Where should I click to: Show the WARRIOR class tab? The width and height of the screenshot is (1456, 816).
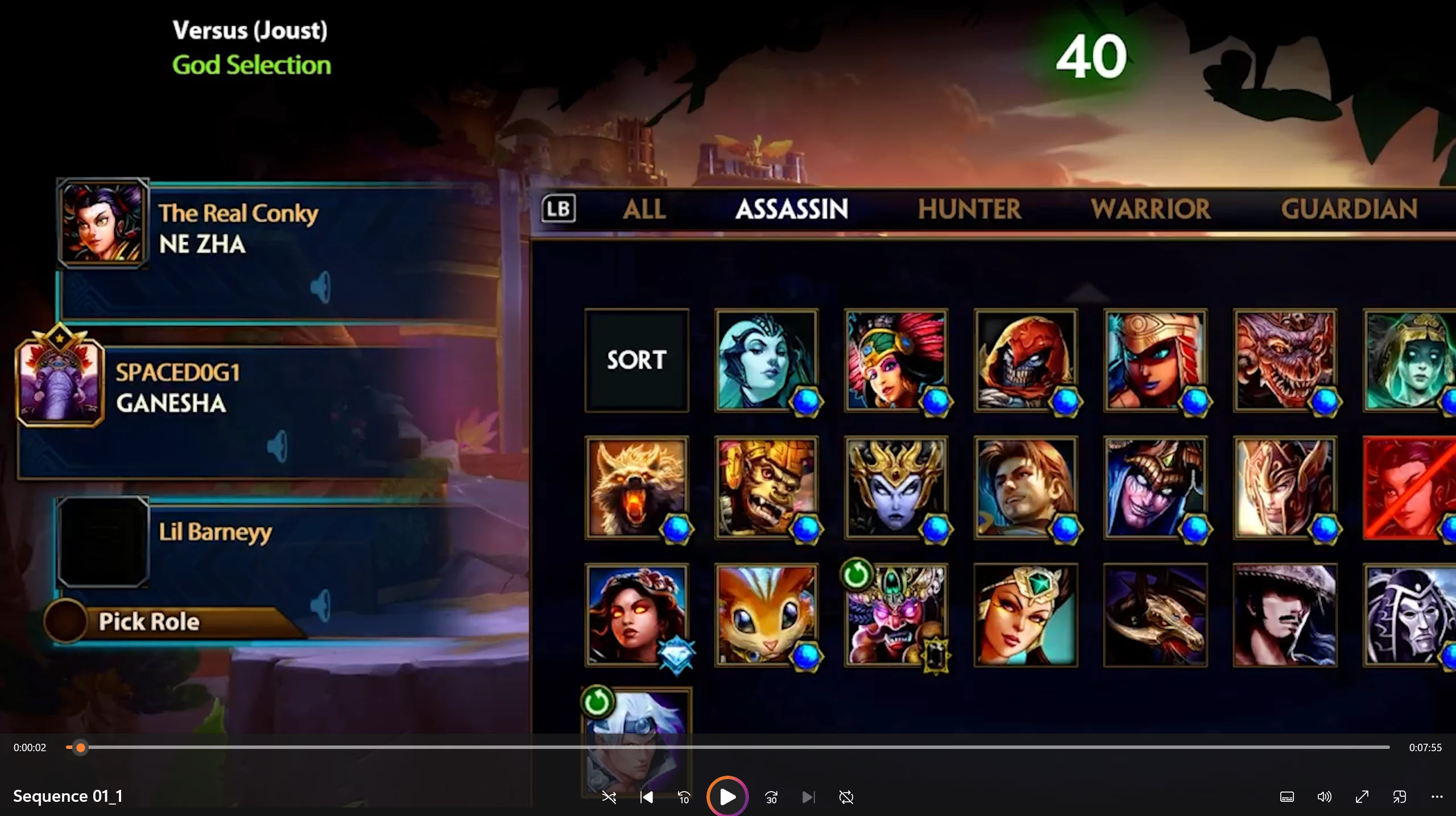pyautogui.click(x=1150, y=209)
